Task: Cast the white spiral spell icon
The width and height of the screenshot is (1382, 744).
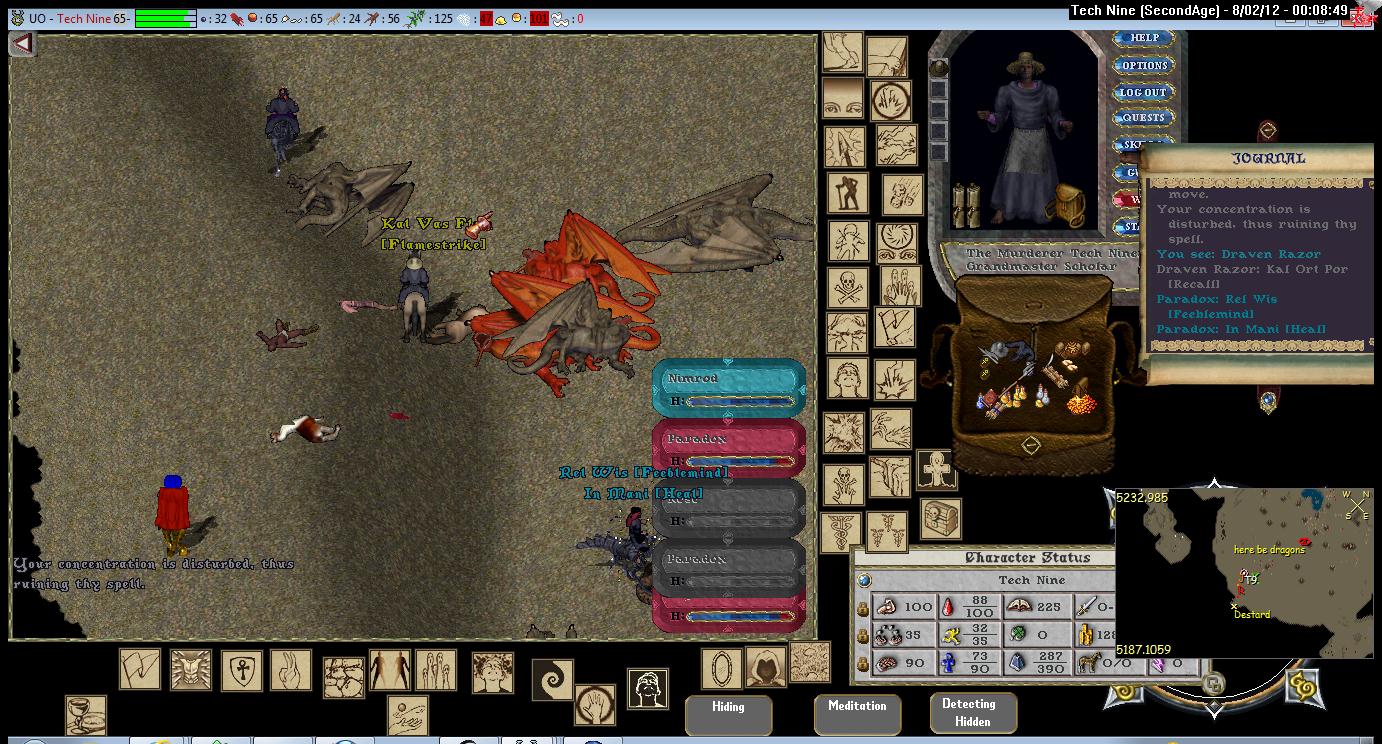Action: [551, 680]
